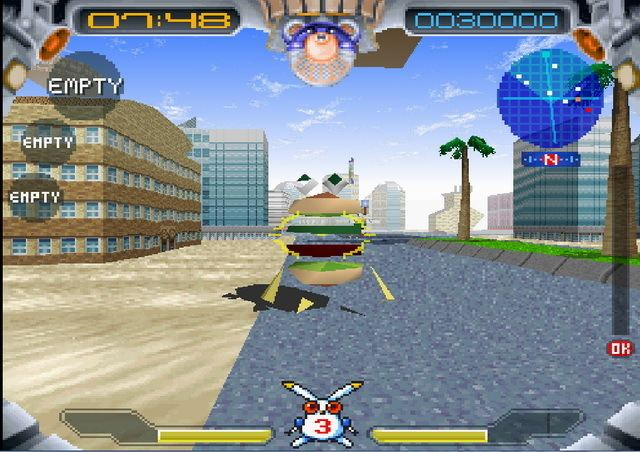Viewport: 640px width, 452px height.
Task: Select the red N compass indicator
Action: click(550, 160)
